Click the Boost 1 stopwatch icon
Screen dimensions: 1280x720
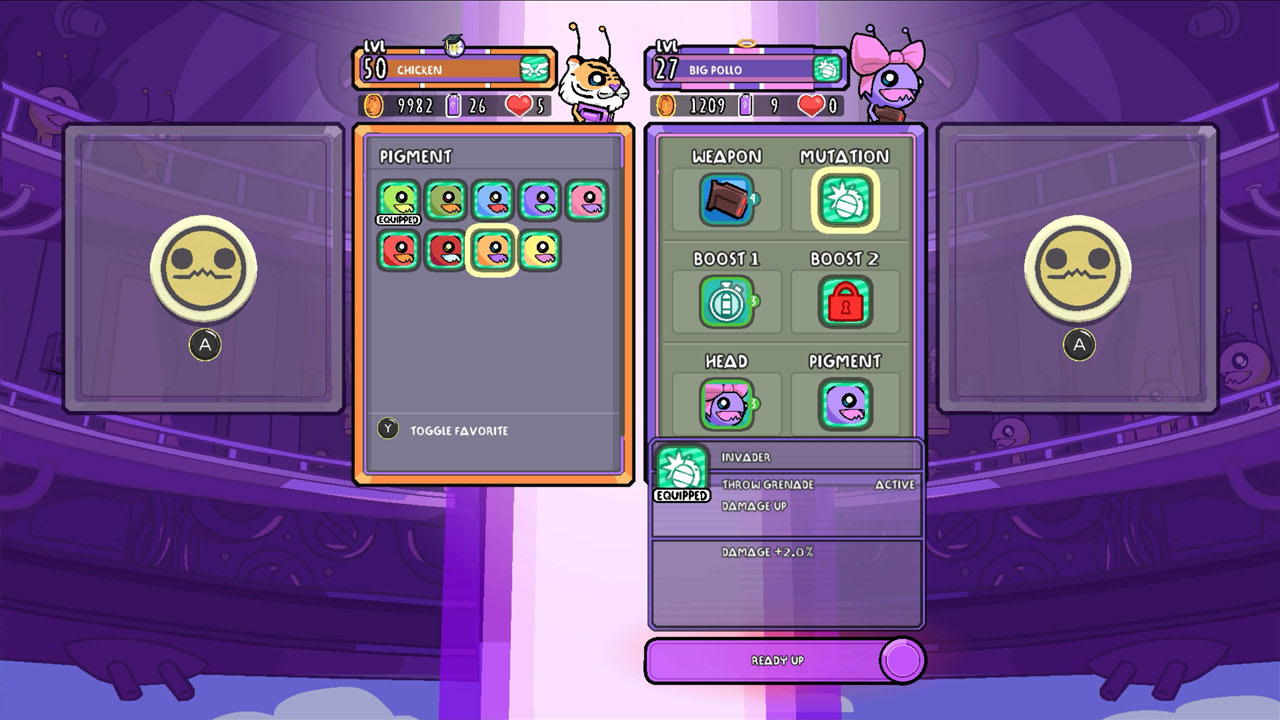pyautogui.click(x=727, y=301)
